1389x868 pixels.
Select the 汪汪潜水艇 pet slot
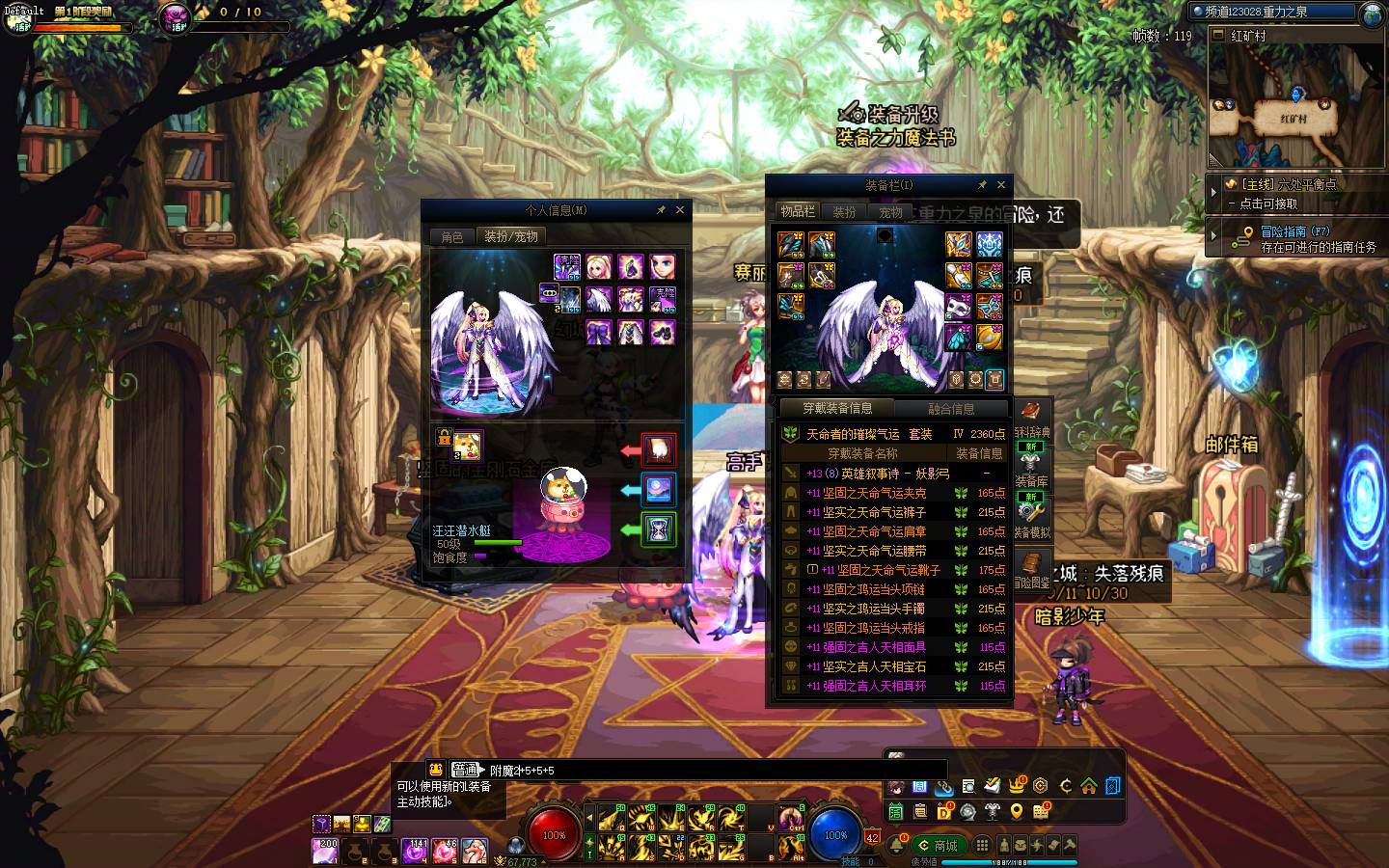(468, 444)
